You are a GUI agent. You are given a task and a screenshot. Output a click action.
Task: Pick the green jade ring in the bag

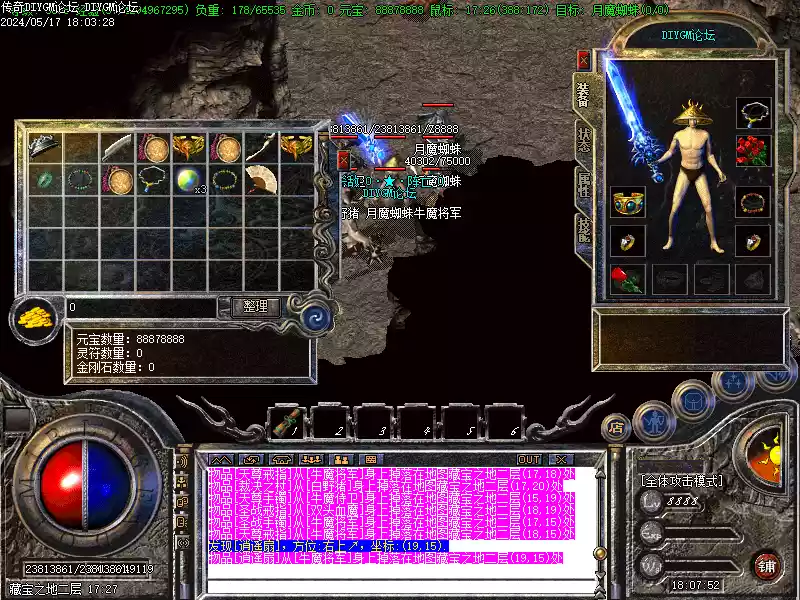click(x=45, y=180)
